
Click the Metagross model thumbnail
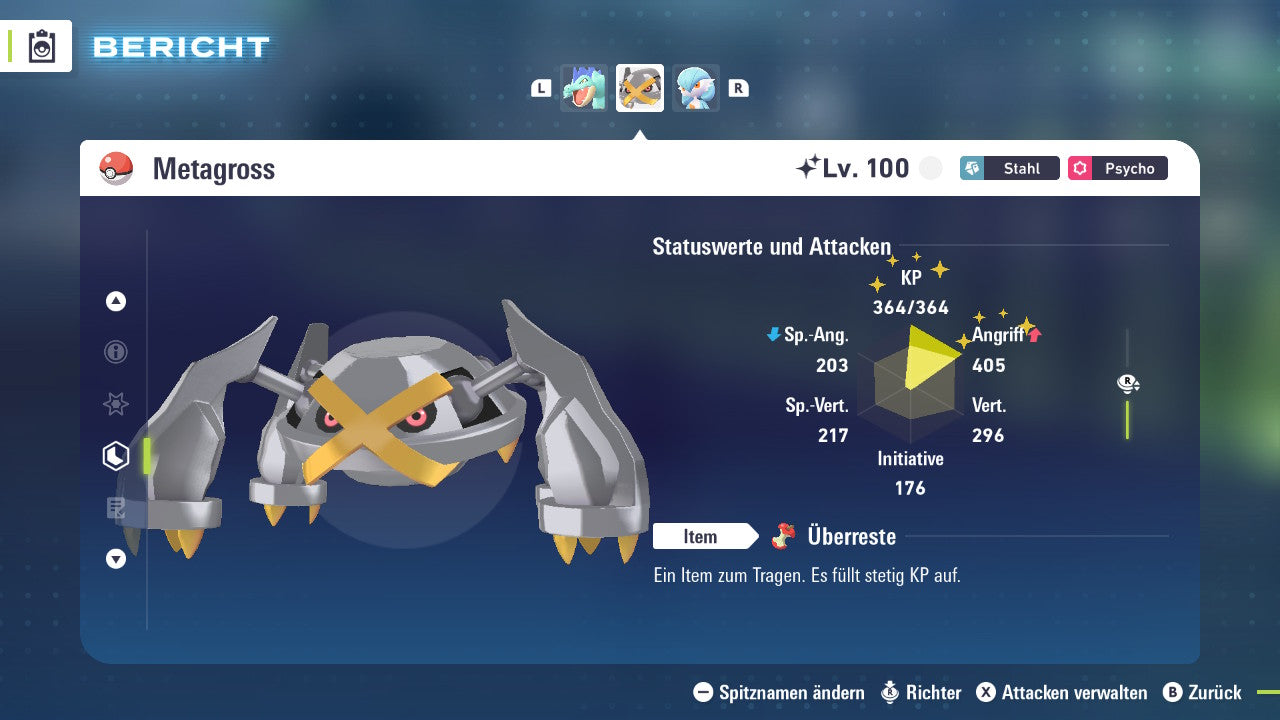point(639,88)
